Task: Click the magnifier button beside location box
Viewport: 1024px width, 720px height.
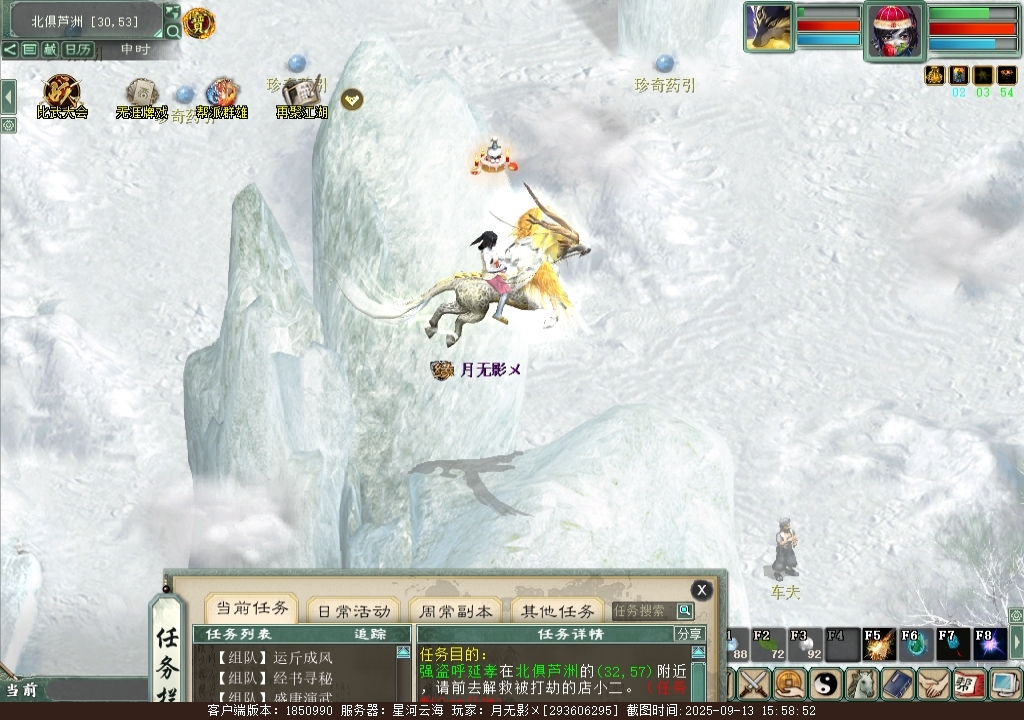Action: [x=172, y=31]
